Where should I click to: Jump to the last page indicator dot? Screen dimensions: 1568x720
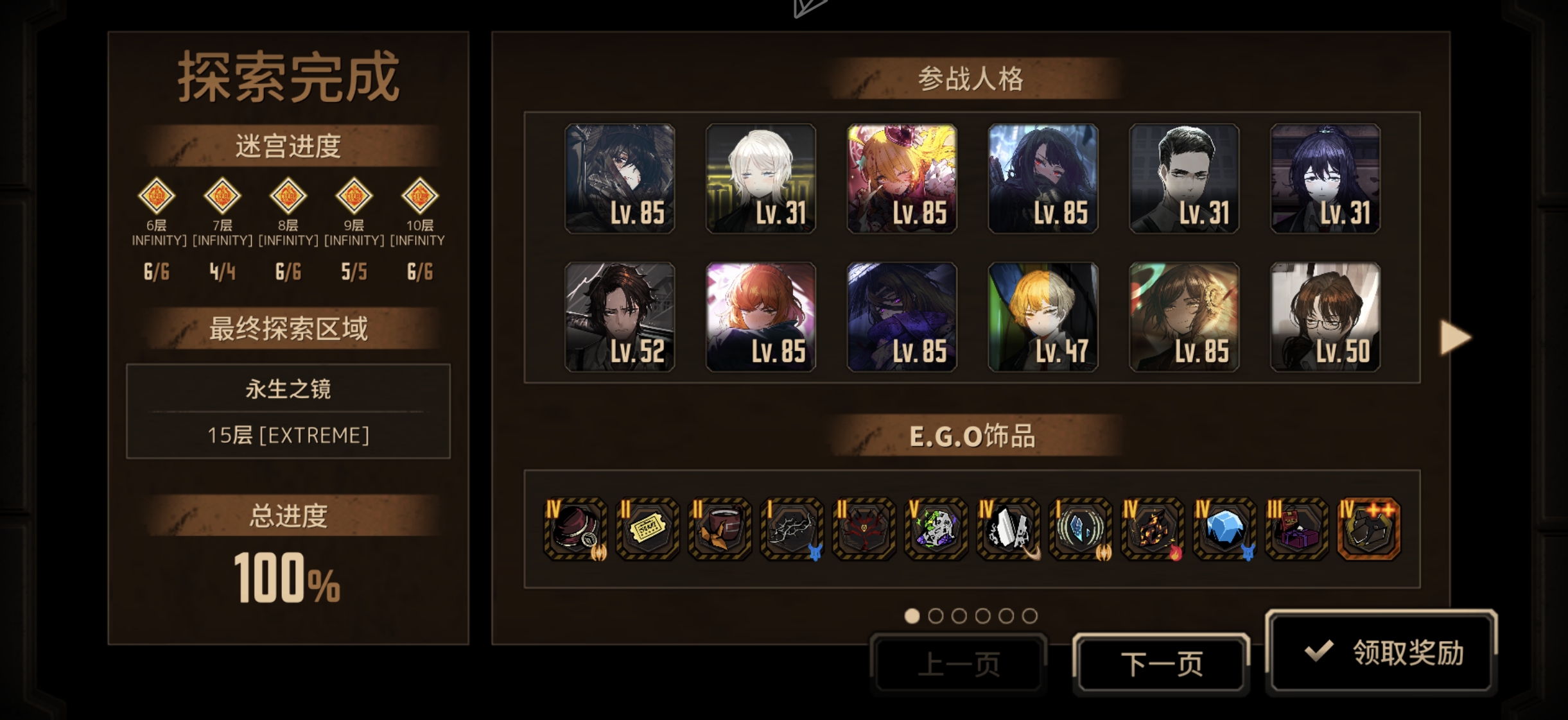coord(1029,616)
